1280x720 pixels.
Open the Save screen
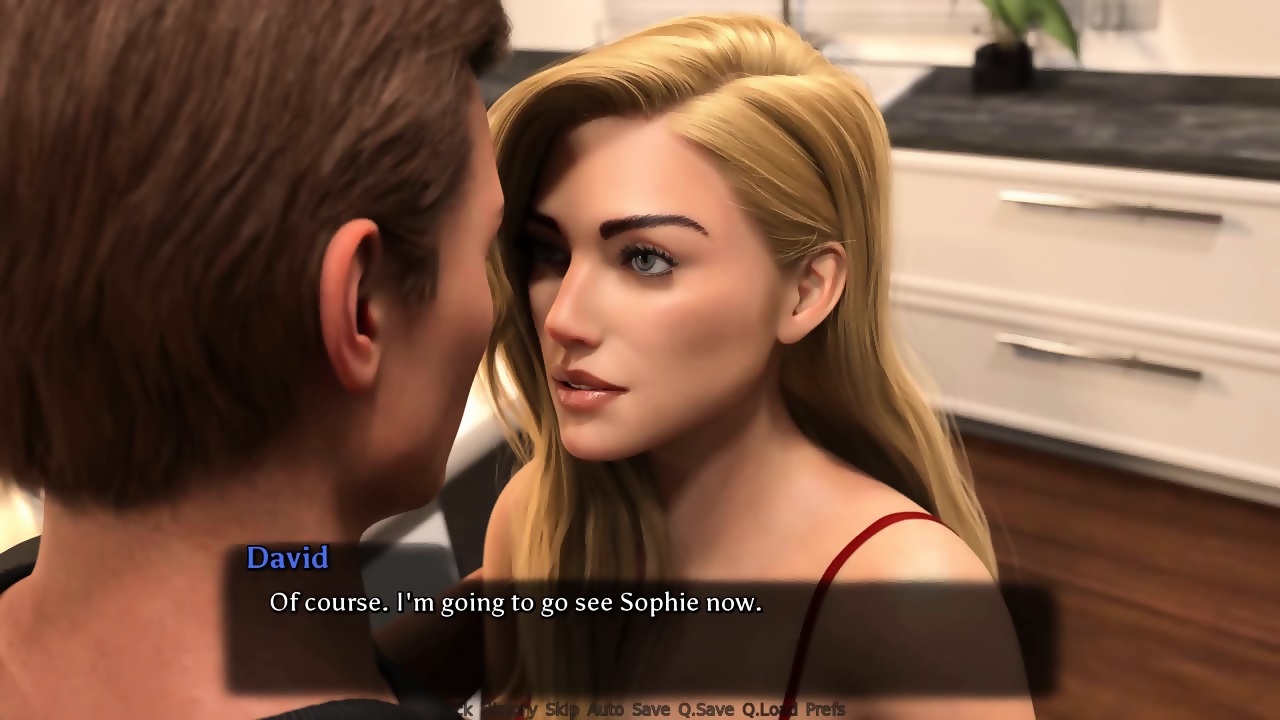click(651, 710)
